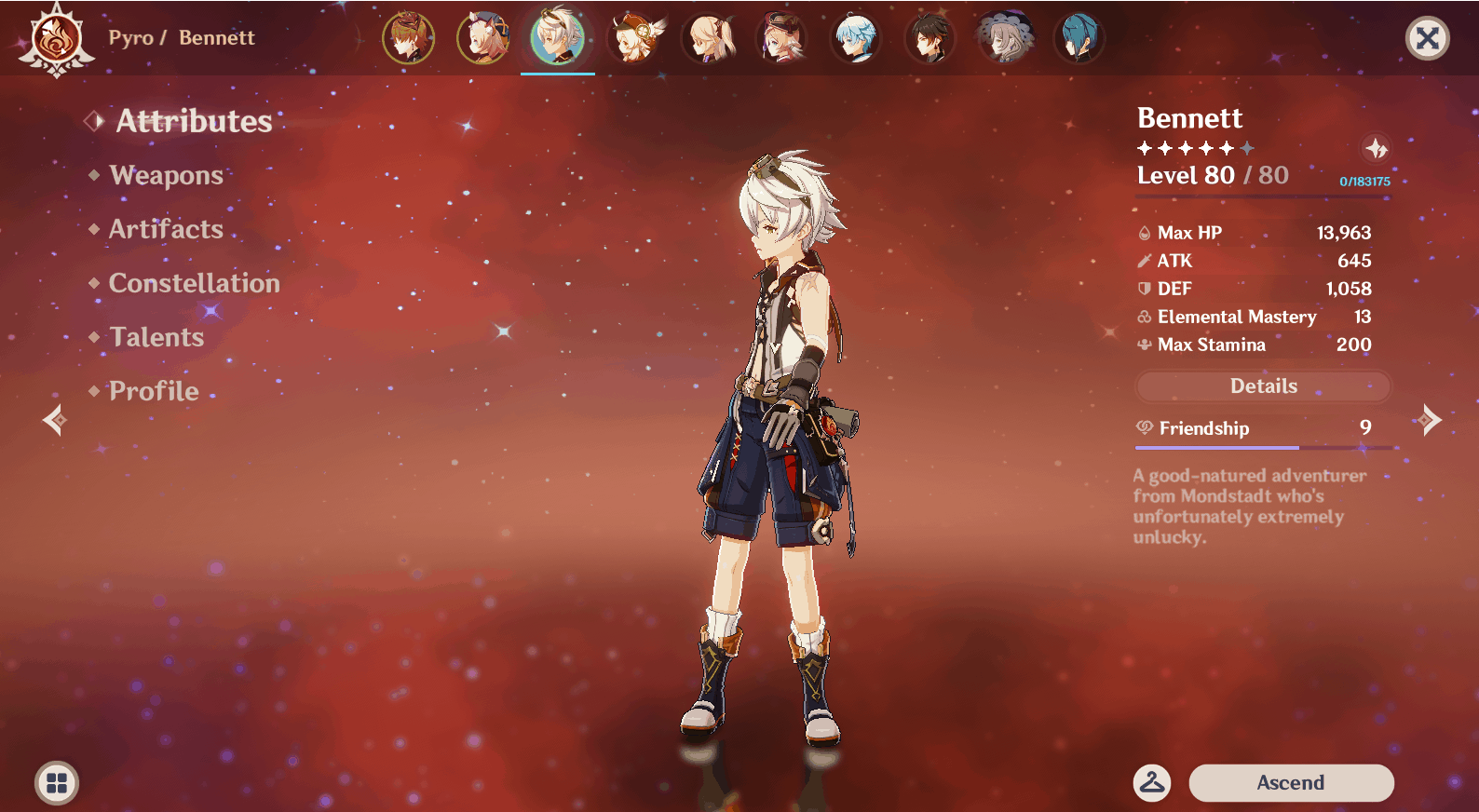Pick Zhongli's dark-haired portrait
This screenshot has width=1479, height=812.
930,38
